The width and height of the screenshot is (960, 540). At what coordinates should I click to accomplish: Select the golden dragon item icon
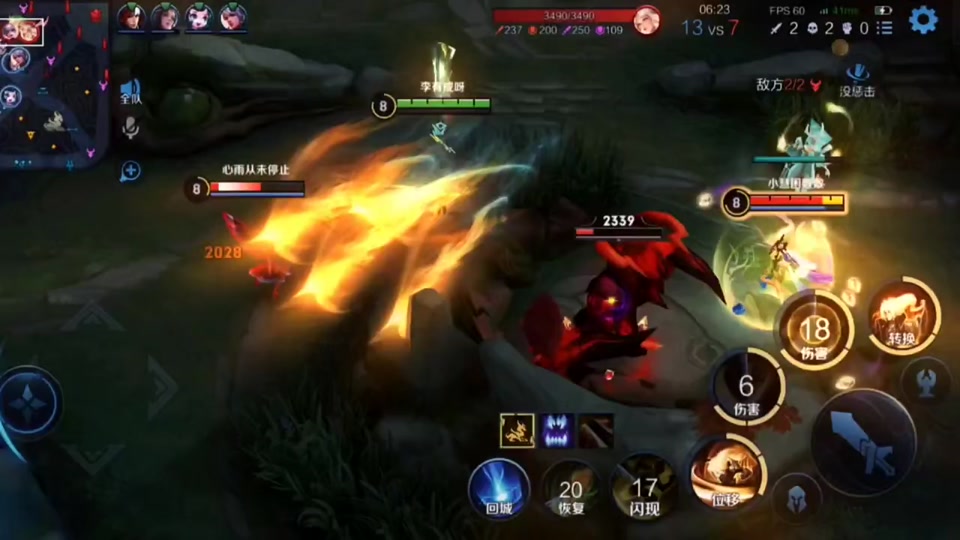tap(517, 430)
